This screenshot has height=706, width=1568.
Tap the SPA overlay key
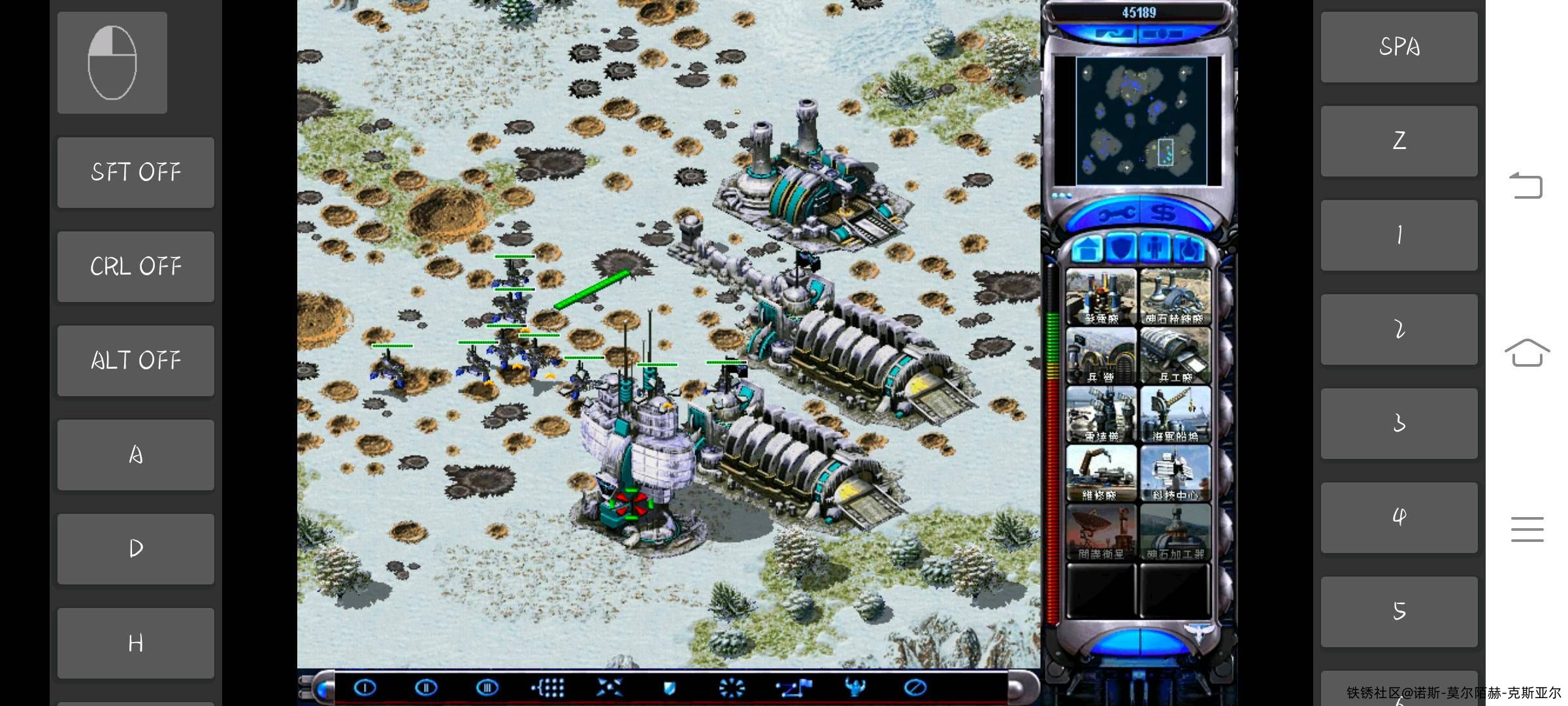tap(1399, 47)
